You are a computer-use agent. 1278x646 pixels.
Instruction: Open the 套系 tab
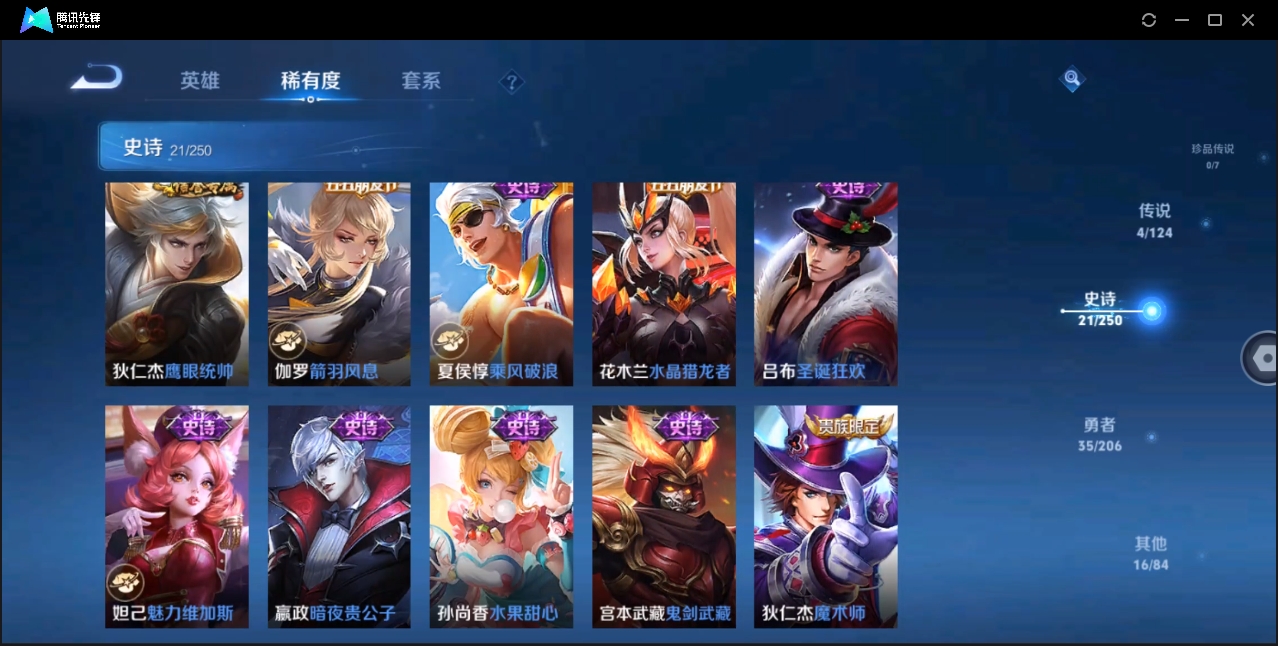421,81
